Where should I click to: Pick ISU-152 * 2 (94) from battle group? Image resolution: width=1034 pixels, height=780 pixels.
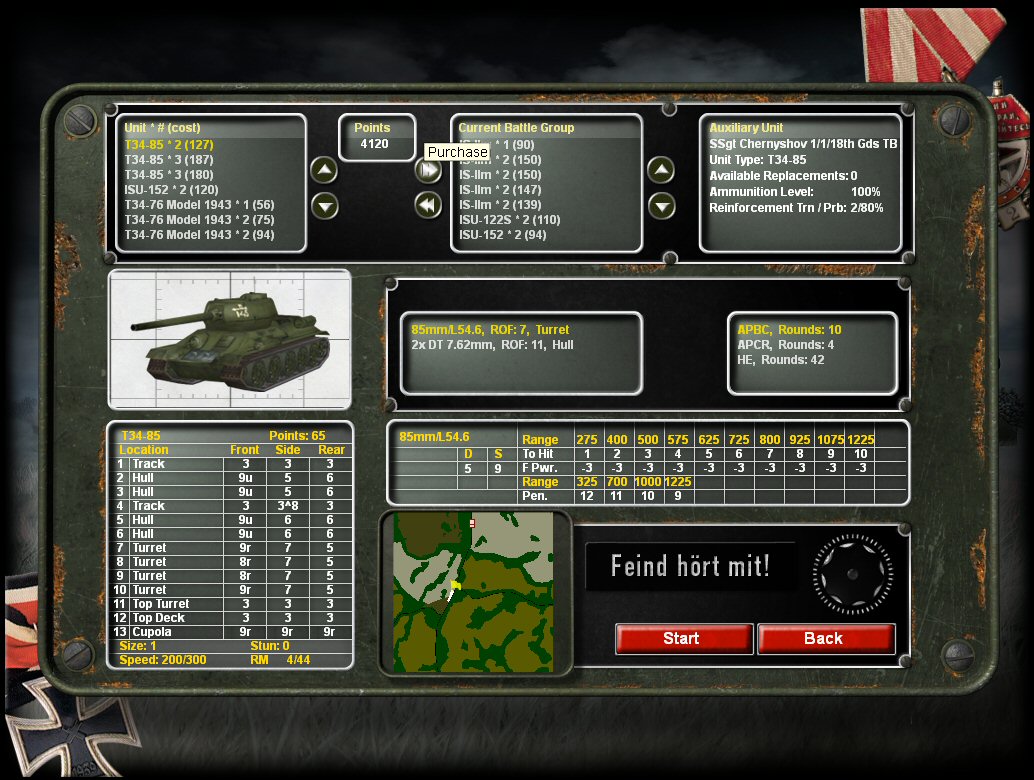503,235
